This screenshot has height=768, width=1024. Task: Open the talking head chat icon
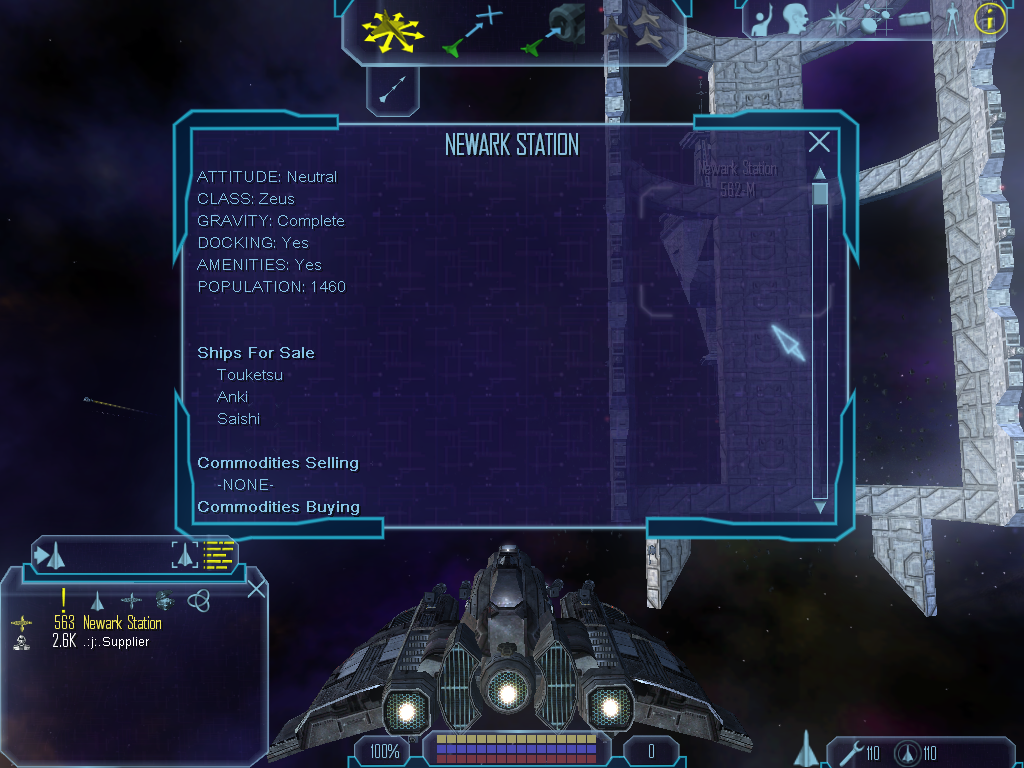coord(796,18)
